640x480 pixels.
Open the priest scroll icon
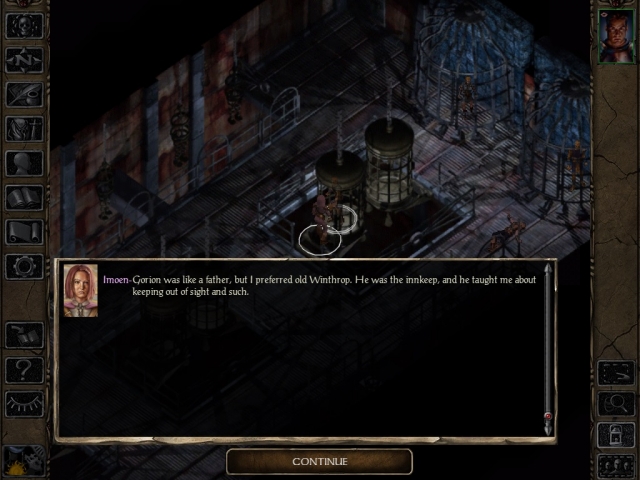click(24, 231)
